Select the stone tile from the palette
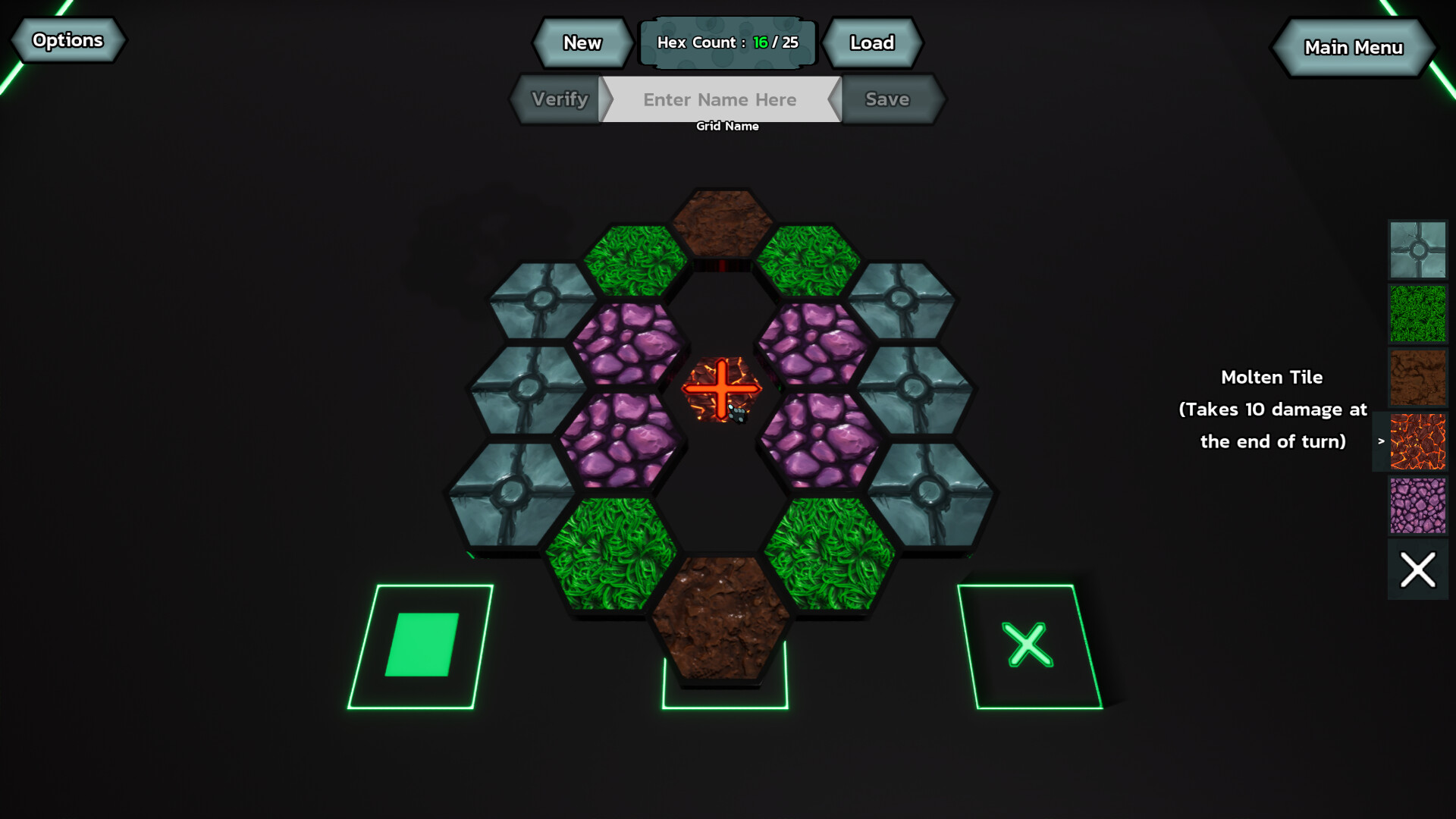Image resolution: width=1456 pixels, height=819 pixels. 1417,249
